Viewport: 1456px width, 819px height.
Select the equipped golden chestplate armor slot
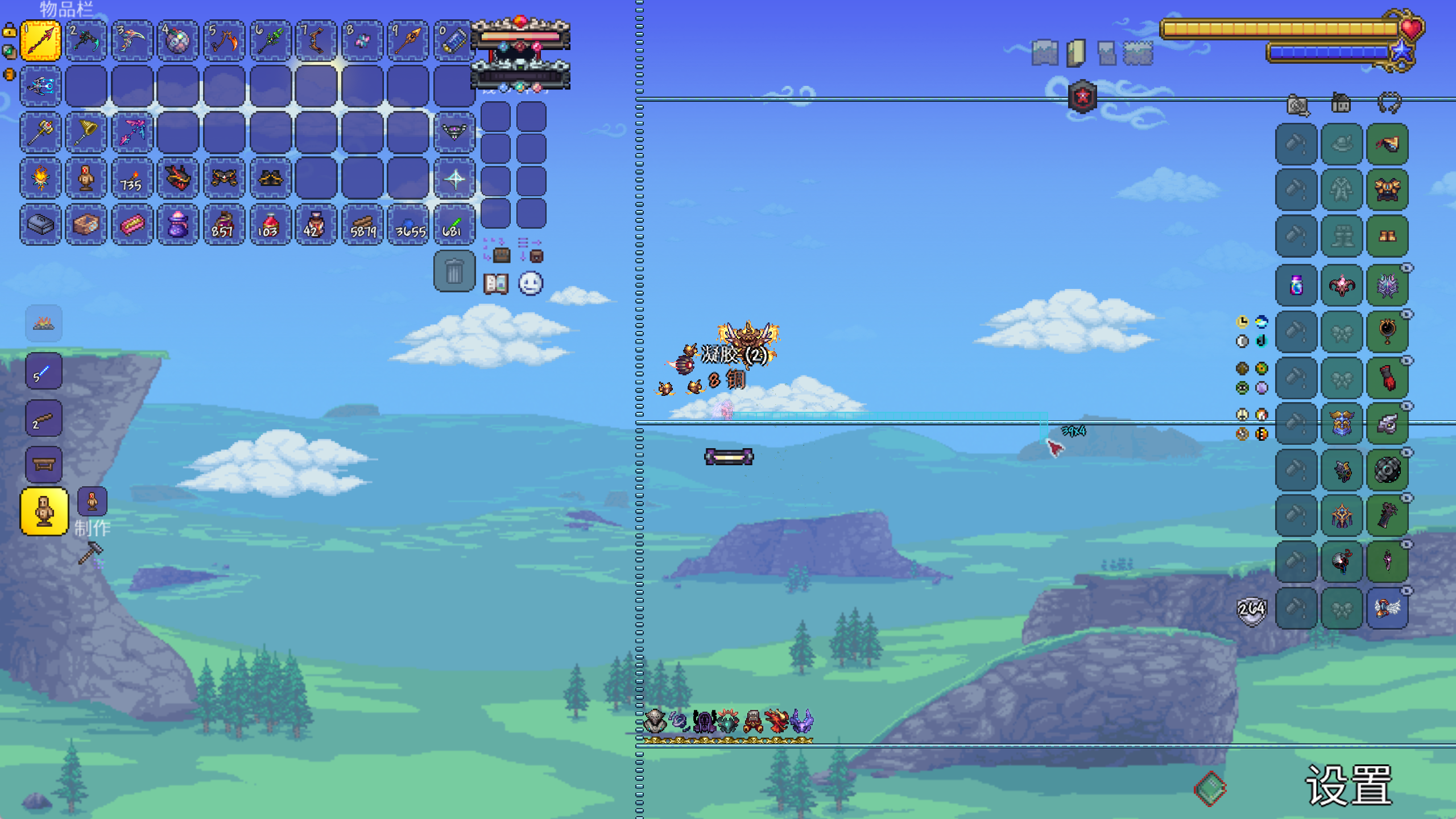[1387, 189]
